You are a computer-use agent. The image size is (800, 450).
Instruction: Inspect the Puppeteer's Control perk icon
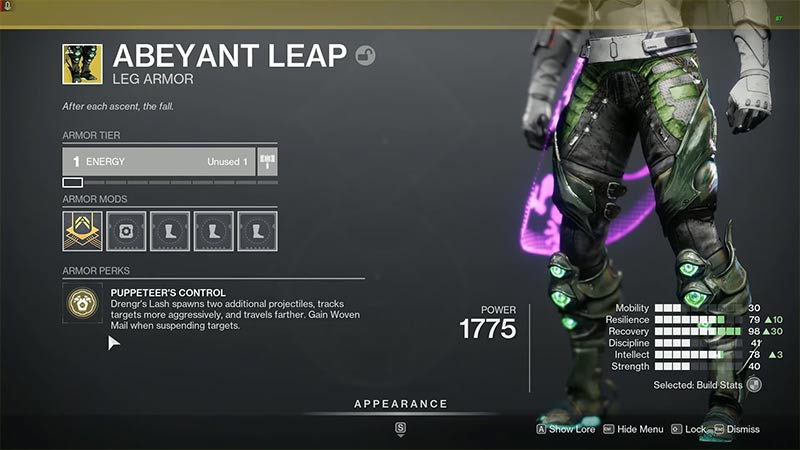(x=82, y=302)
